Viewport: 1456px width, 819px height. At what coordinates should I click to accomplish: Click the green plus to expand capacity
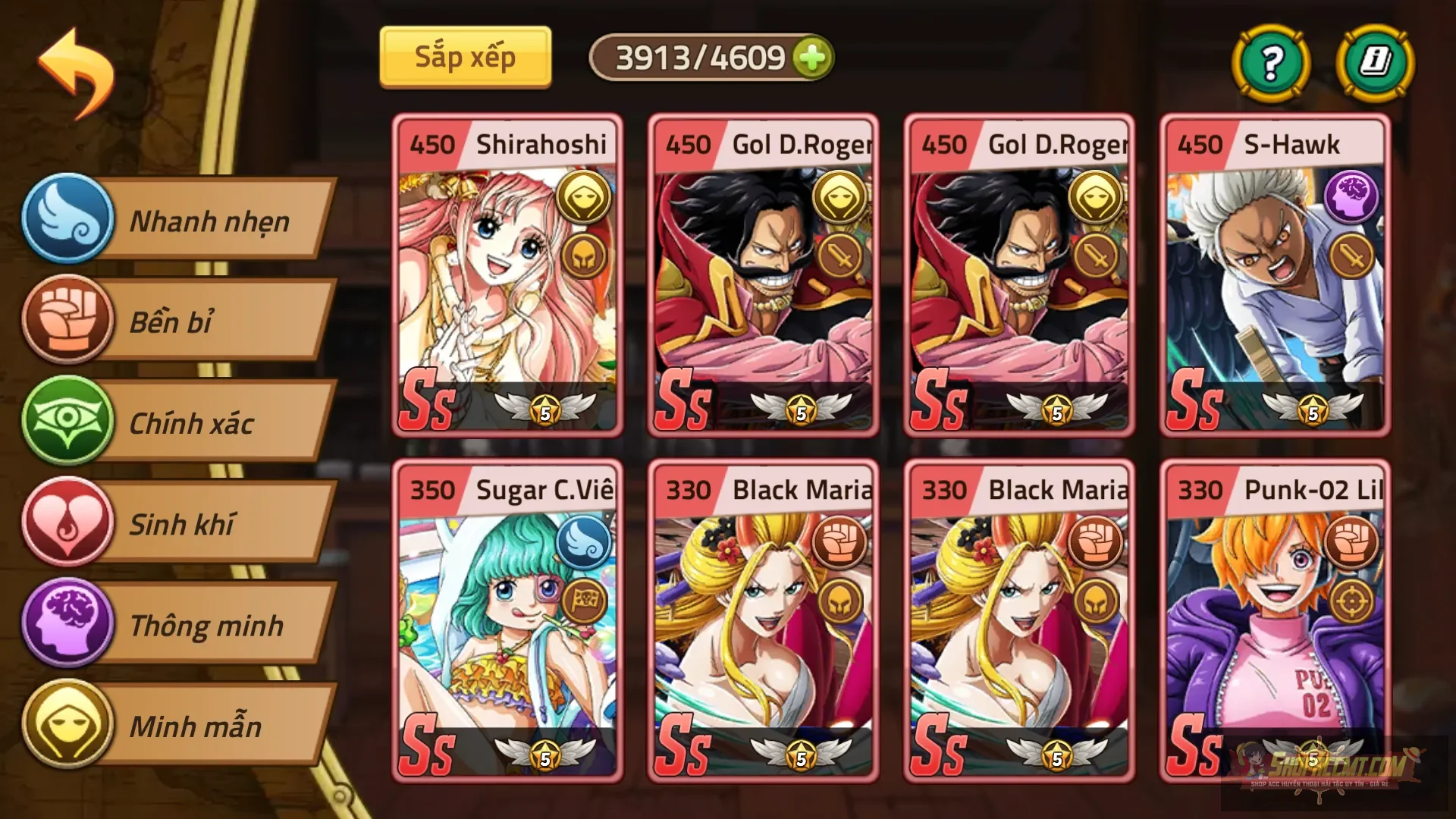(813, 55)
